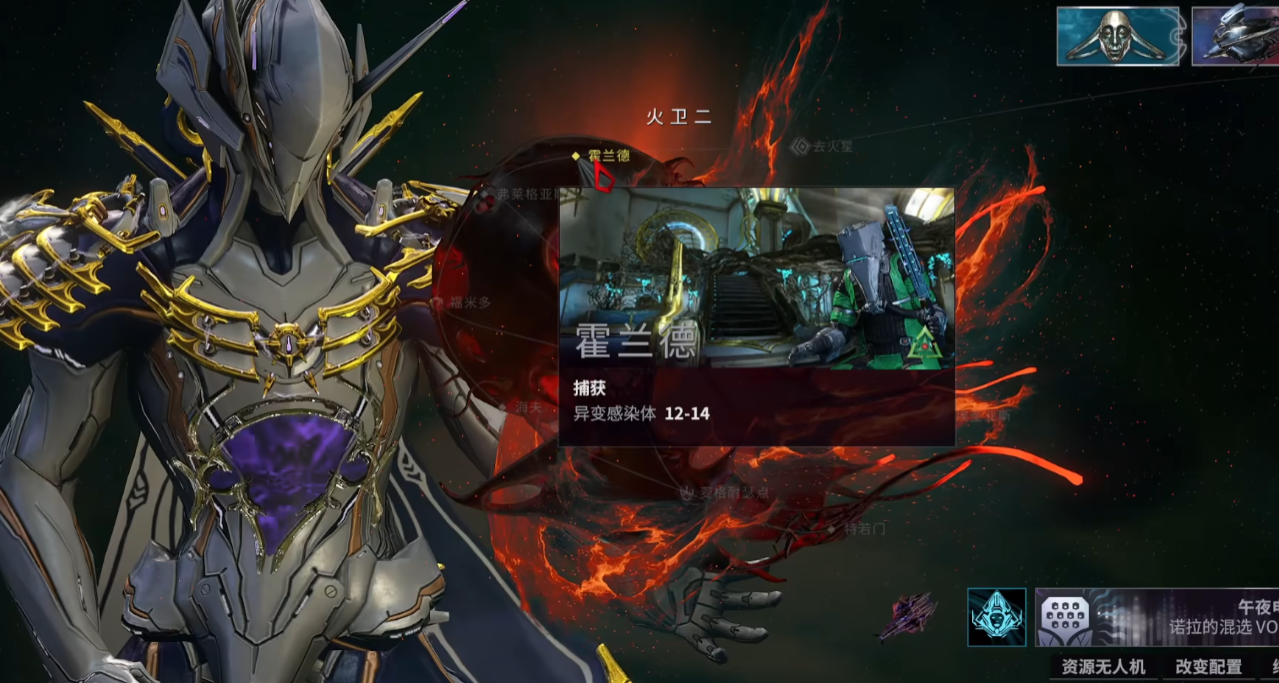The width and height of the screenshot is (1279, 683).
Task: Open 资源无人机 button
Action: 1104,667
